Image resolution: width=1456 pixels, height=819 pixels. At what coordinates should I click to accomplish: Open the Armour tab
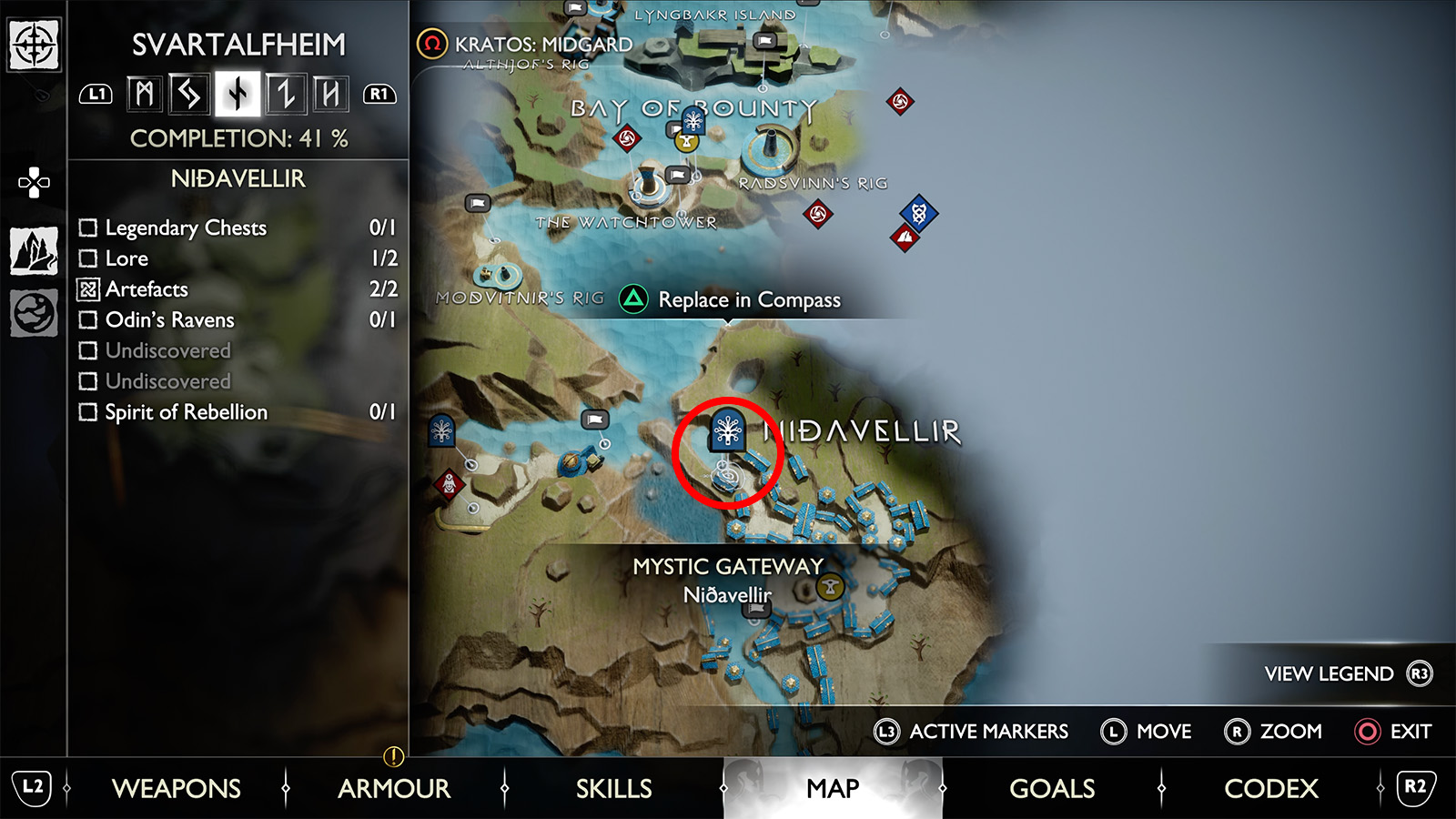coord(394,788)
